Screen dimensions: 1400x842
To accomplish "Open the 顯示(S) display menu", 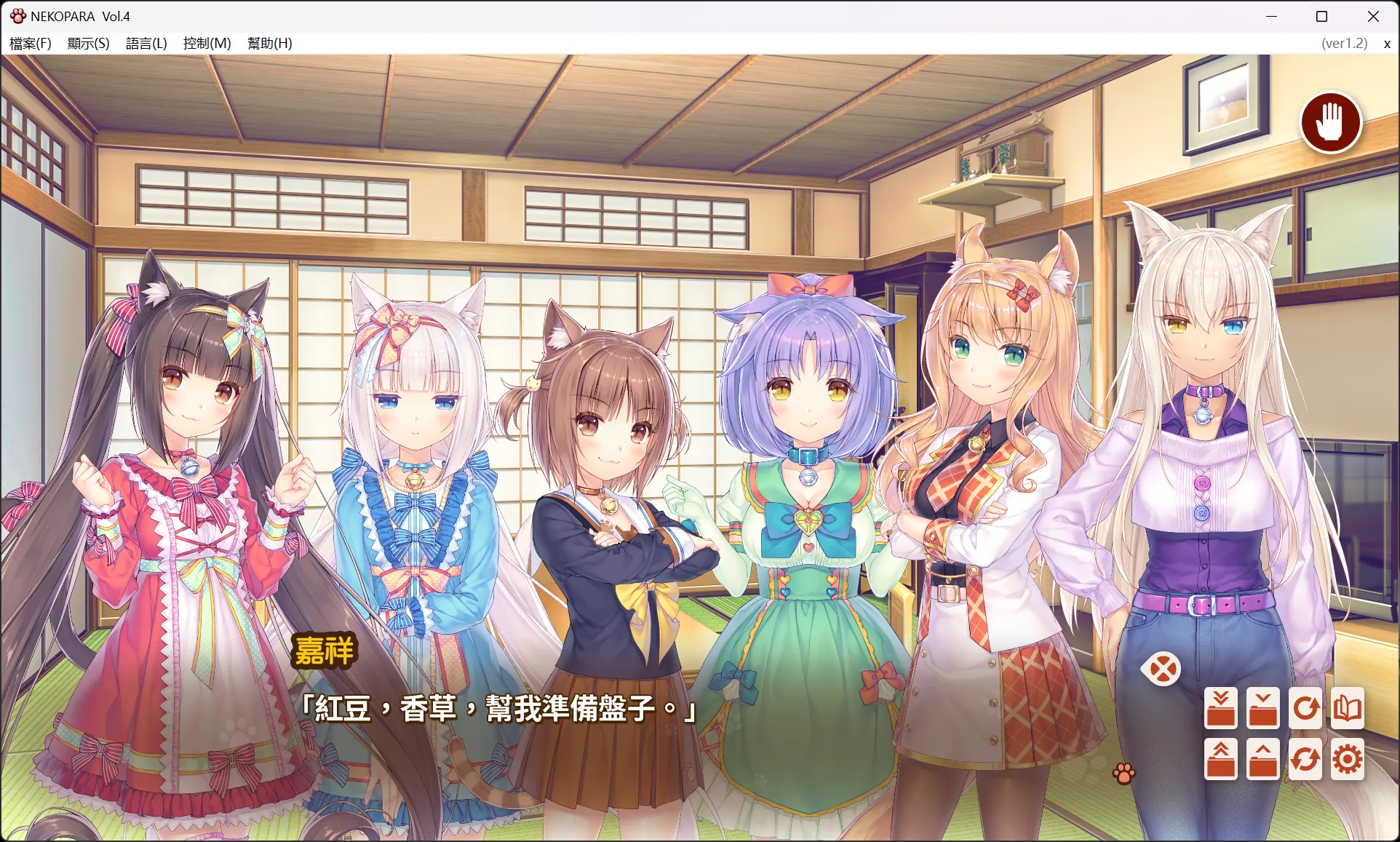I will pos(87,43).
